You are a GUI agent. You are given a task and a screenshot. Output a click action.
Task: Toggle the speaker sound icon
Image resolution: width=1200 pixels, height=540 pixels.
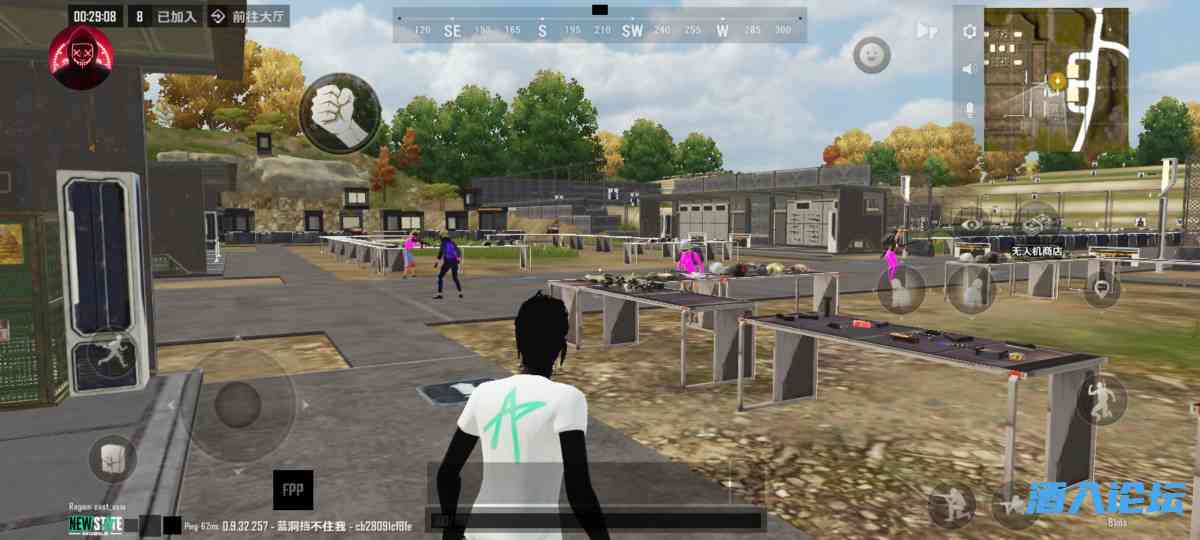[968, 69]
